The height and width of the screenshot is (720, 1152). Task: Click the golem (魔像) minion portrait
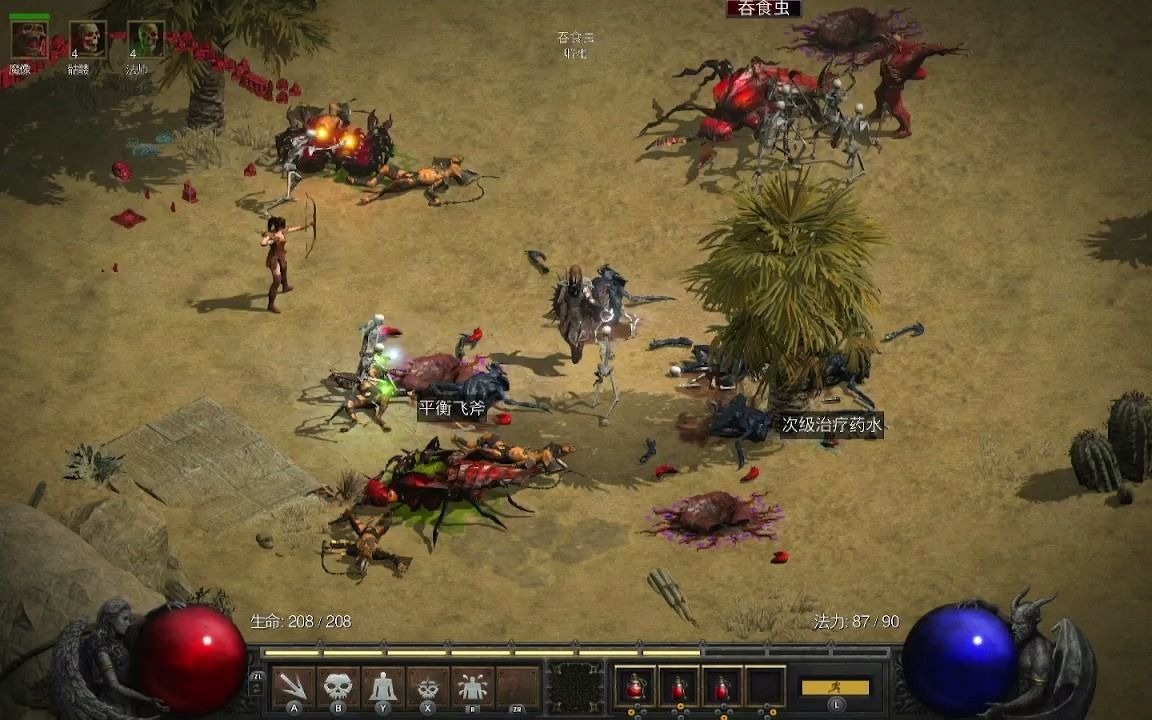(x=28, y=40)
